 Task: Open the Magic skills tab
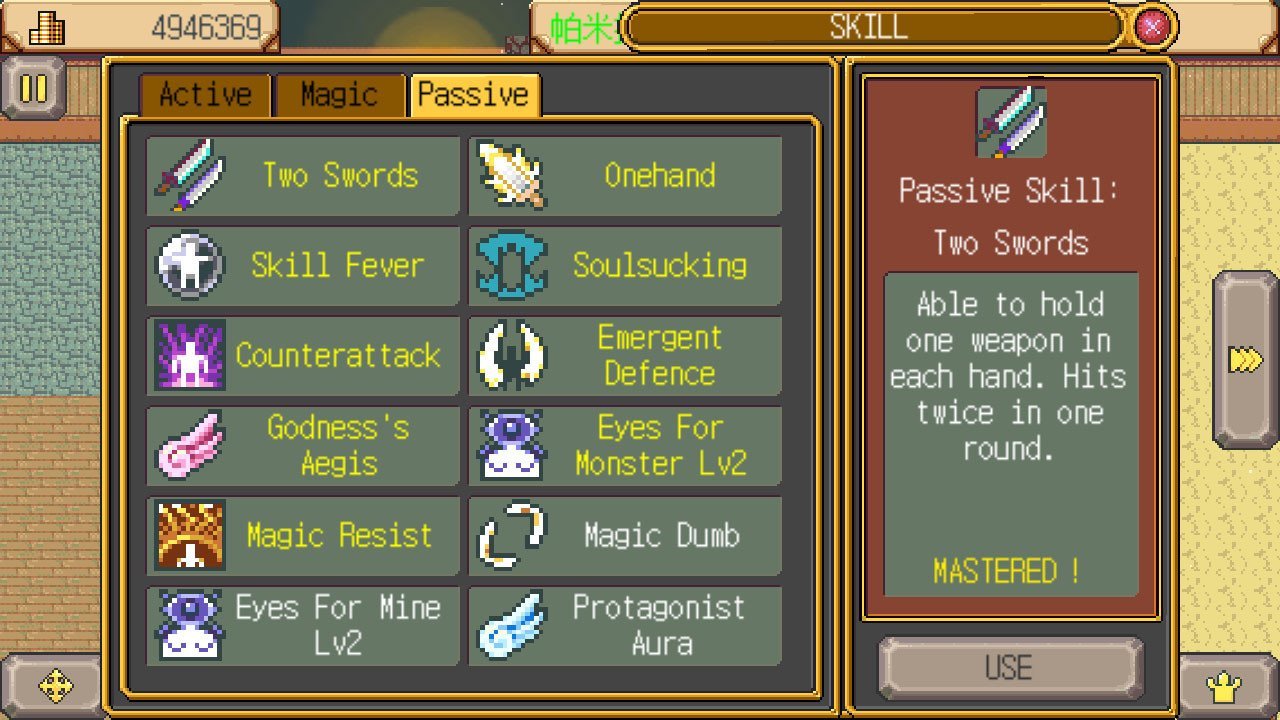[x=340, y=95]
